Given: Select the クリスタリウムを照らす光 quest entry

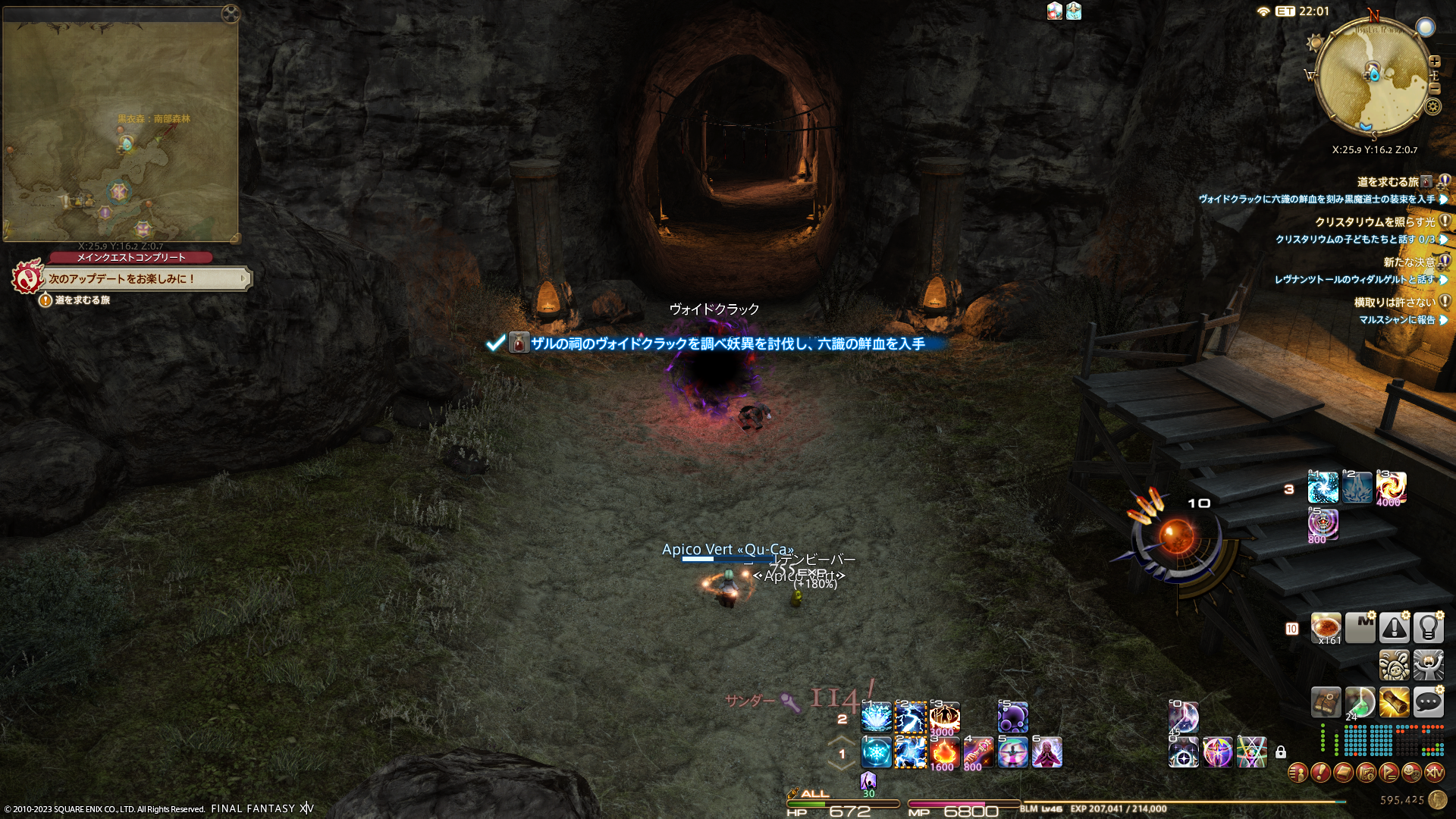Looking at the screenshot, I should 1374,222.
